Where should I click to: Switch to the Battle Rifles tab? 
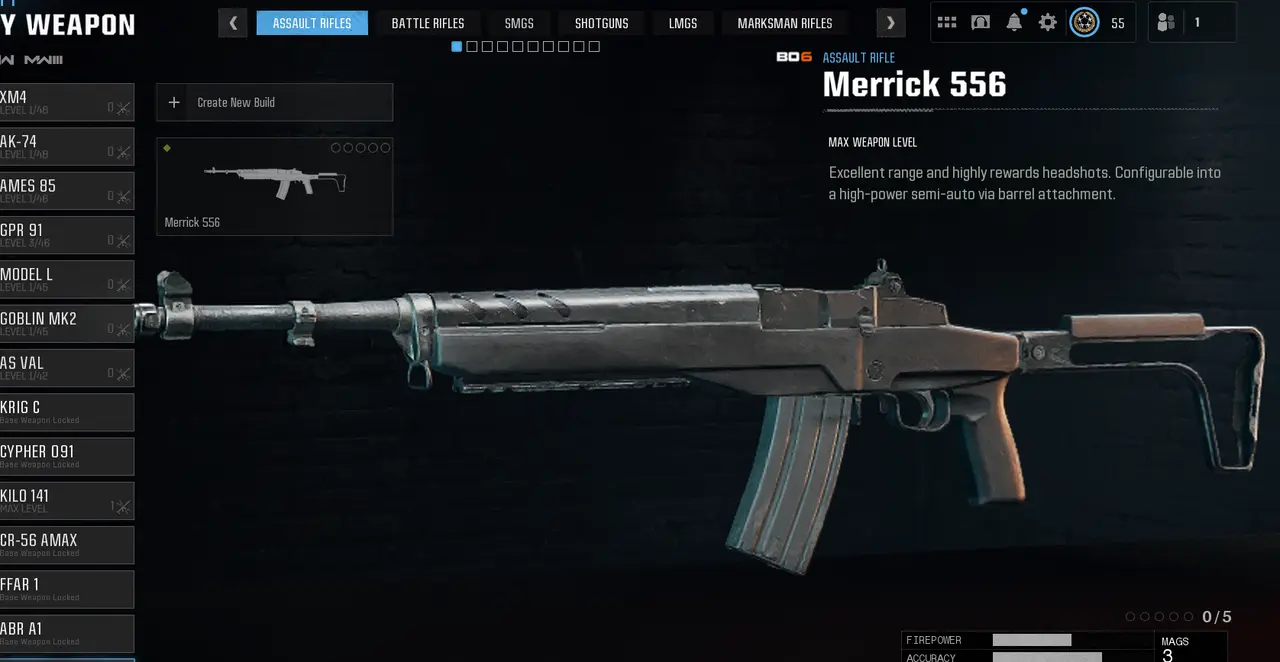pos(428,23)
